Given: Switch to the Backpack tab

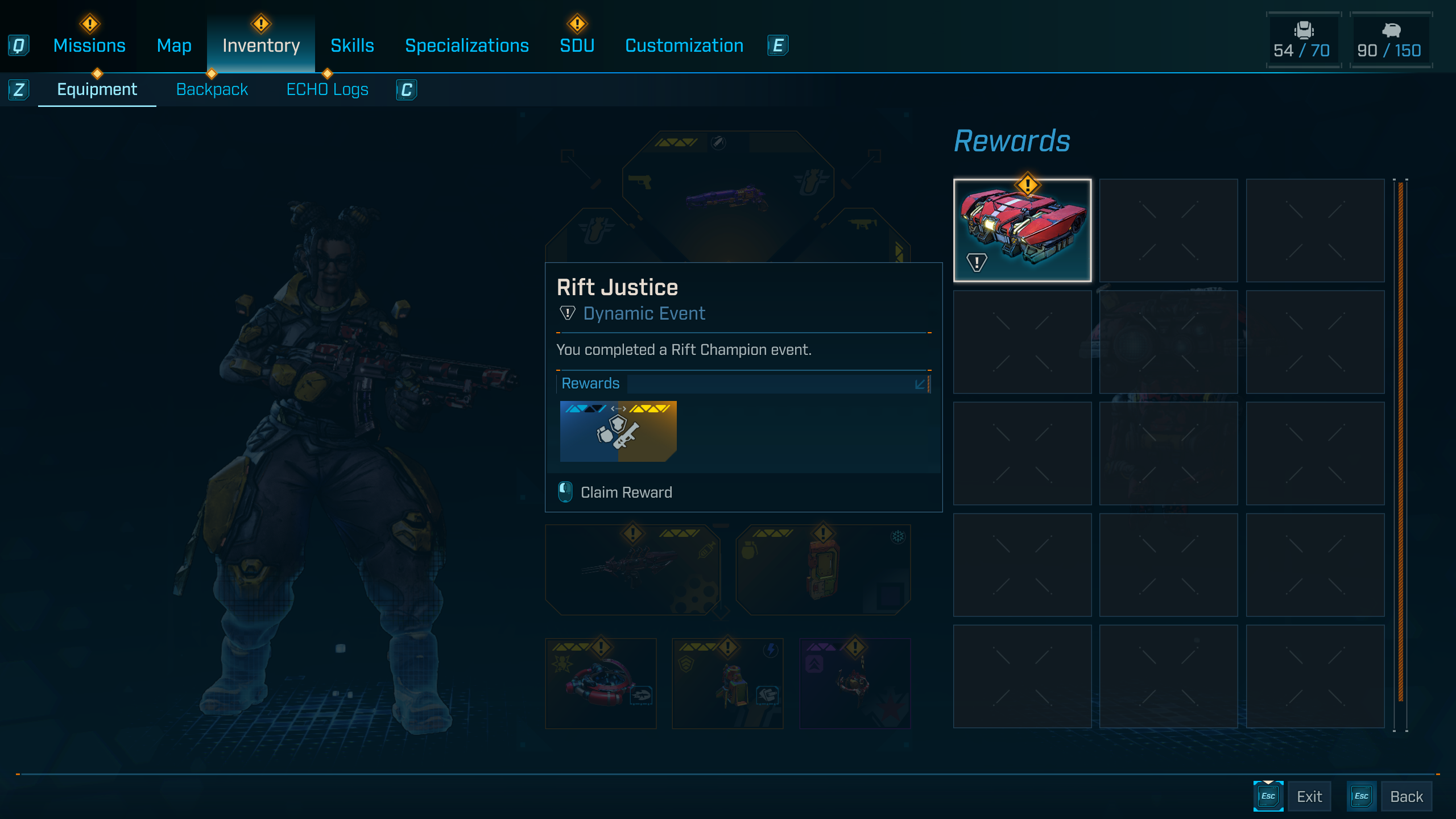Looking at the screenshot, I should pos(212,89).
